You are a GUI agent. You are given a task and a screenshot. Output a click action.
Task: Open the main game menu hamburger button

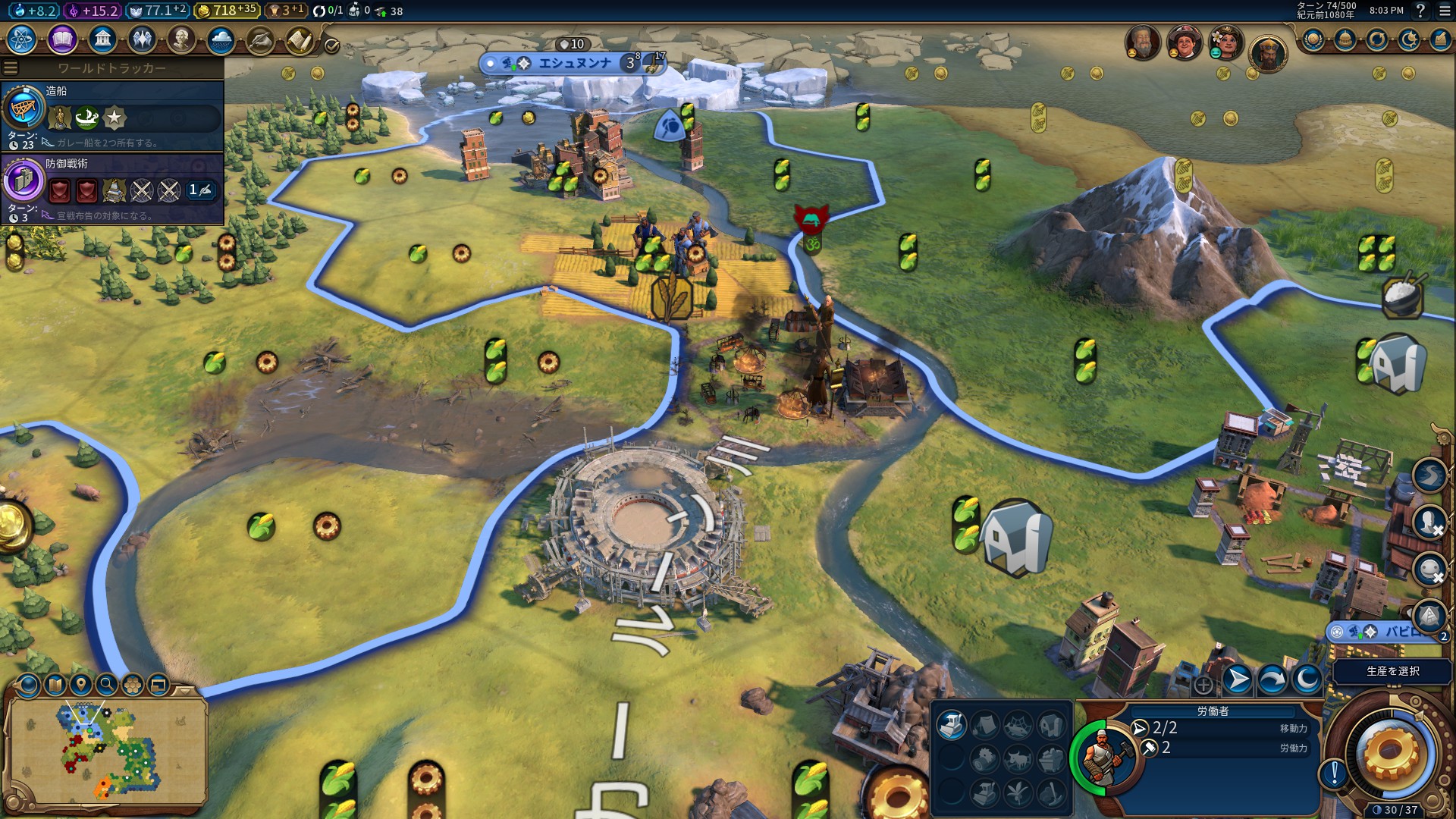1443,11
